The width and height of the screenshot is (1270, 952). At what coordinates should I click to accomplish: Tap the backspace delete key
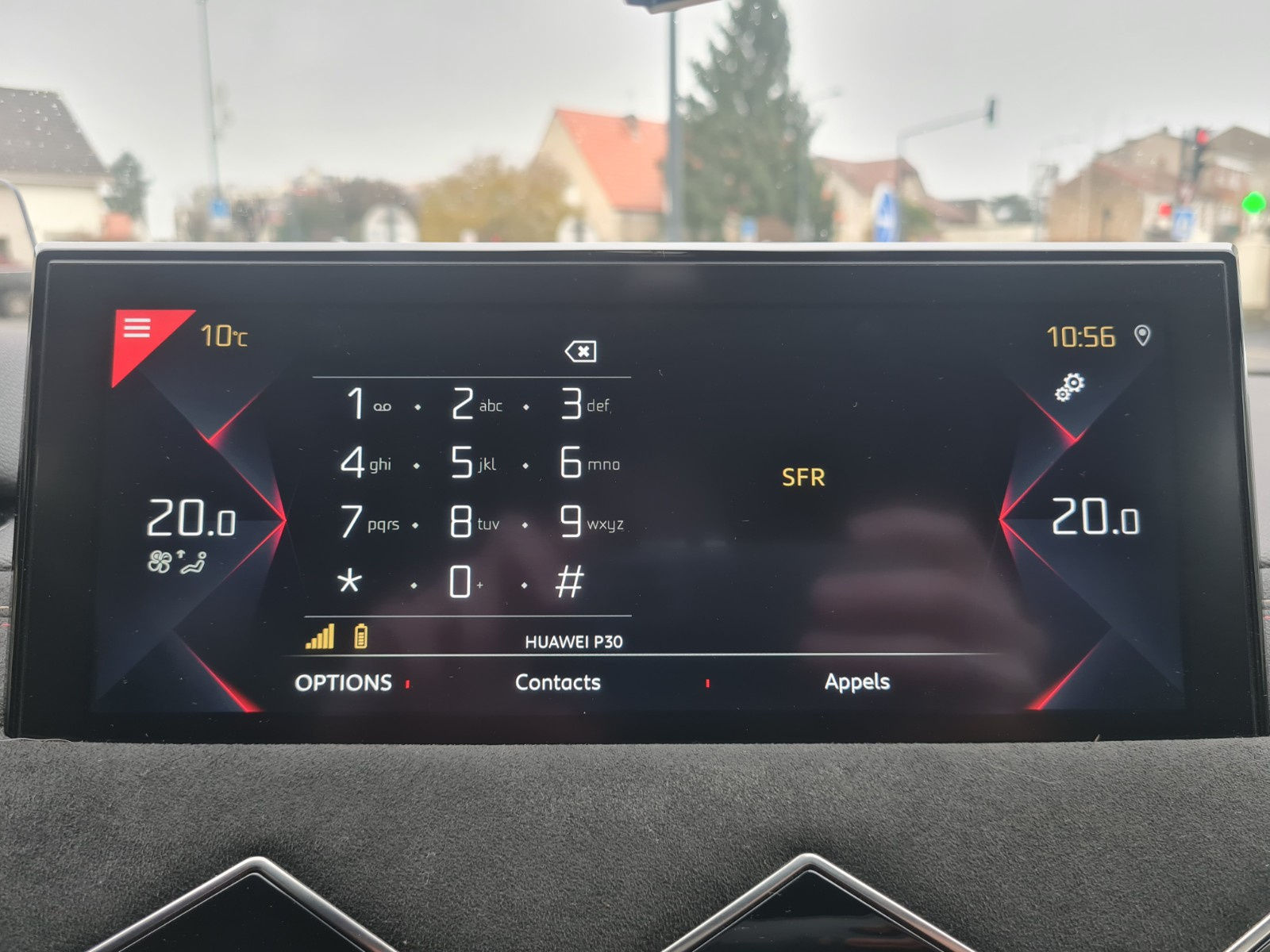[580, 351]
